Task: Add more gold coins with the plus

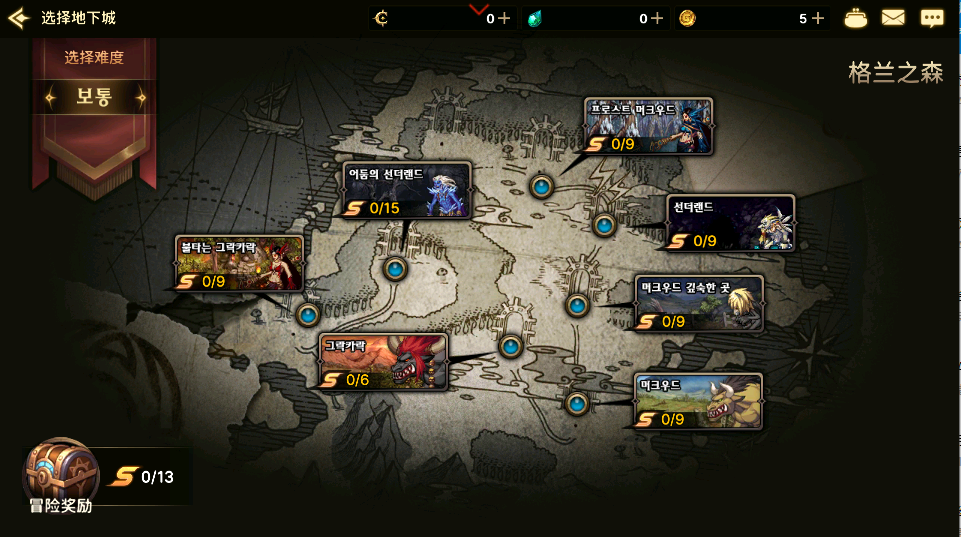Action: [x=818, y=18]
